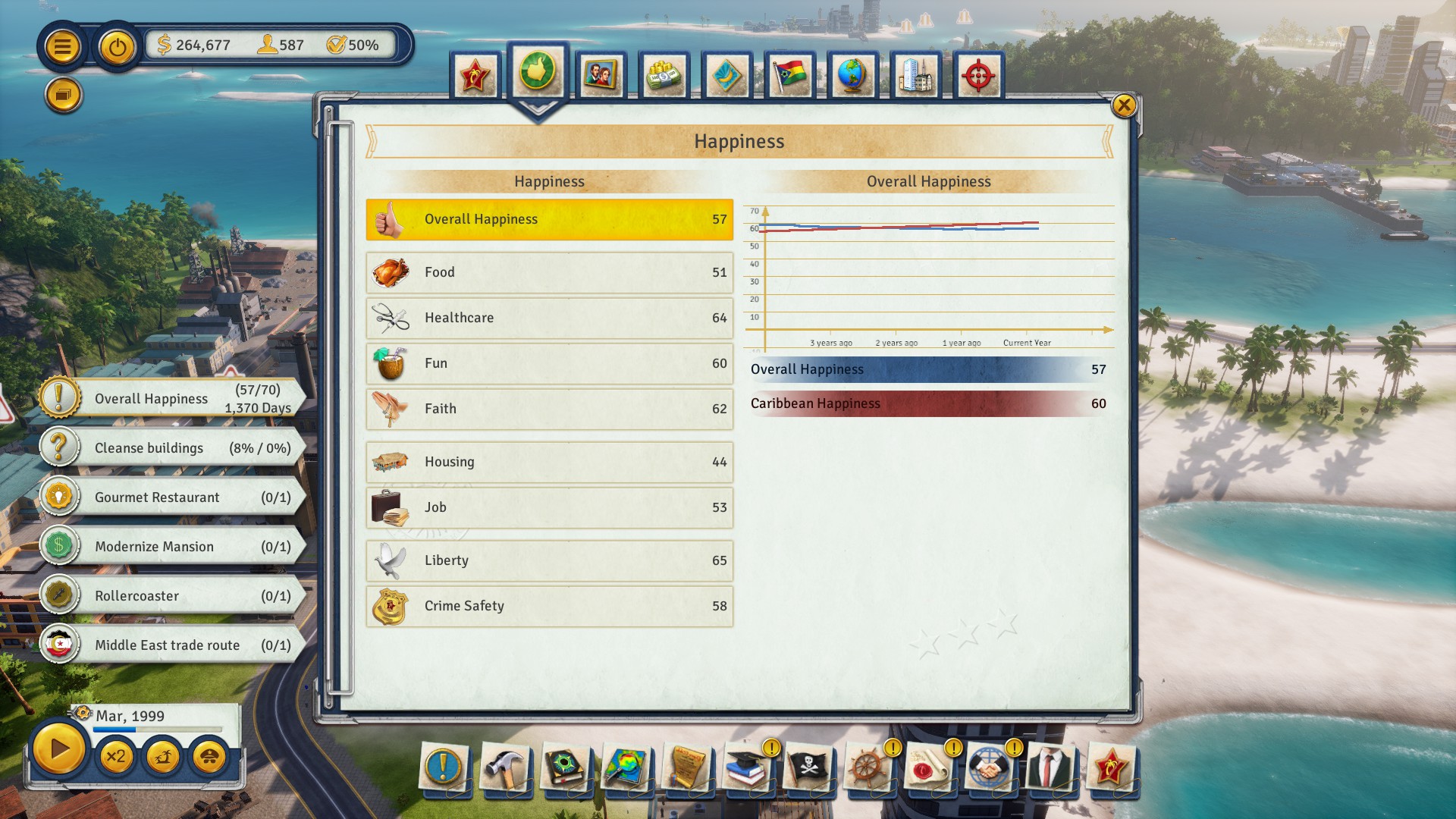Open the Middle East trade route task
1456x819 pixels.
(171, 645)
